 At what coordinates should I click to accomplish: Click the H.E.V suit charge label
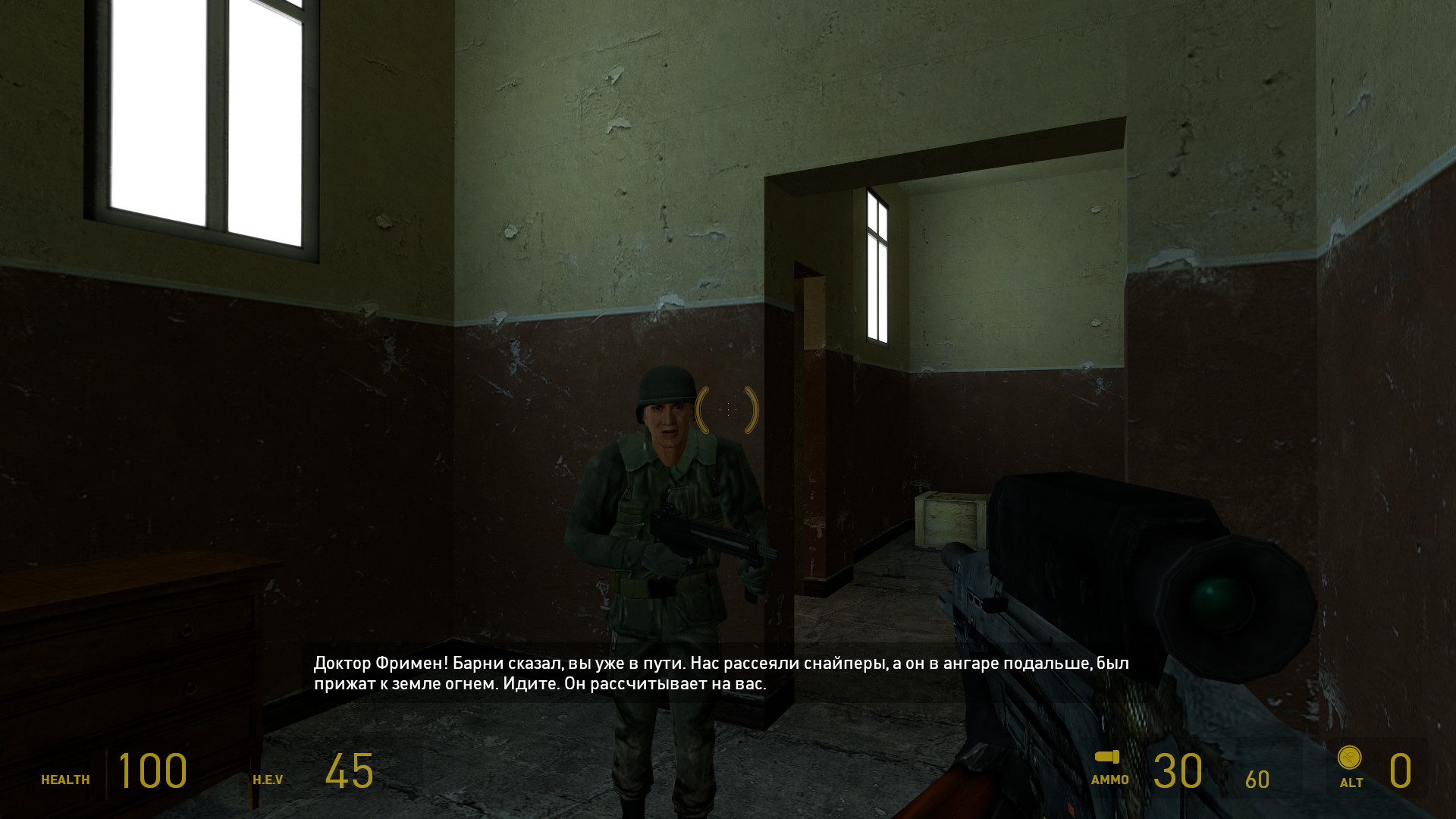pos(269,778)
